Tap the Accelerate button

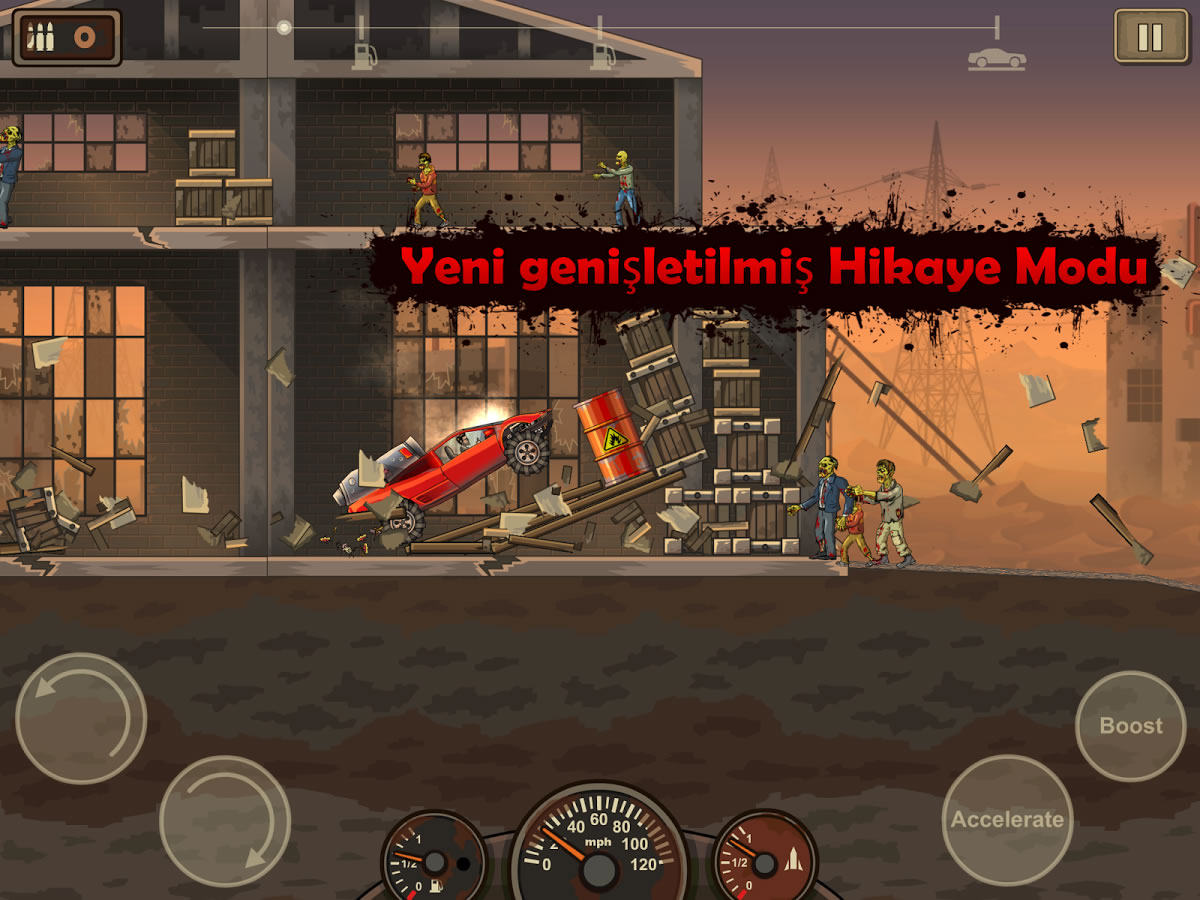[1007, 820]
